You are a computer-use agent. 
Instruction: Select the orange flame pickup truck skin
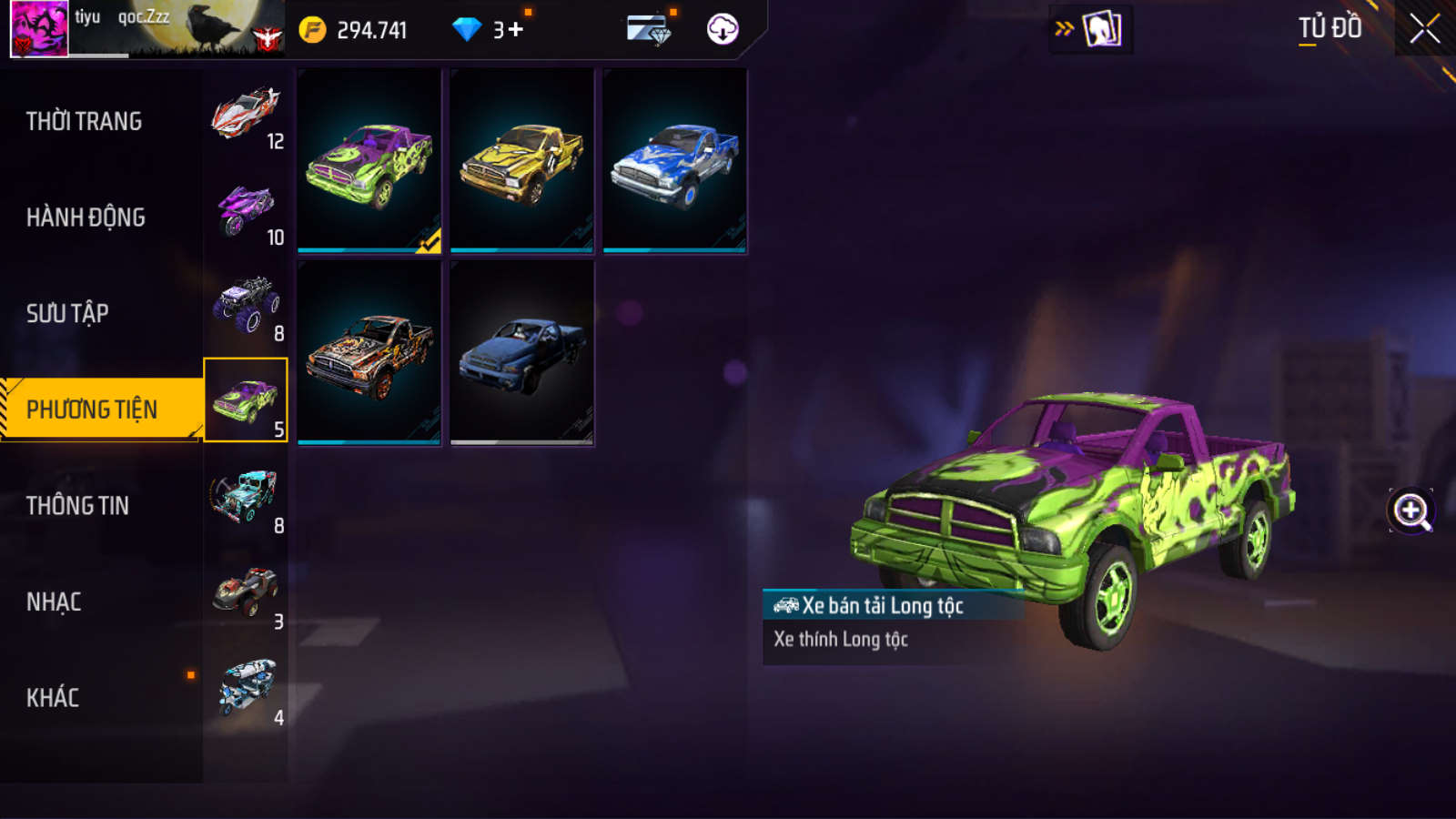point(369,353)
